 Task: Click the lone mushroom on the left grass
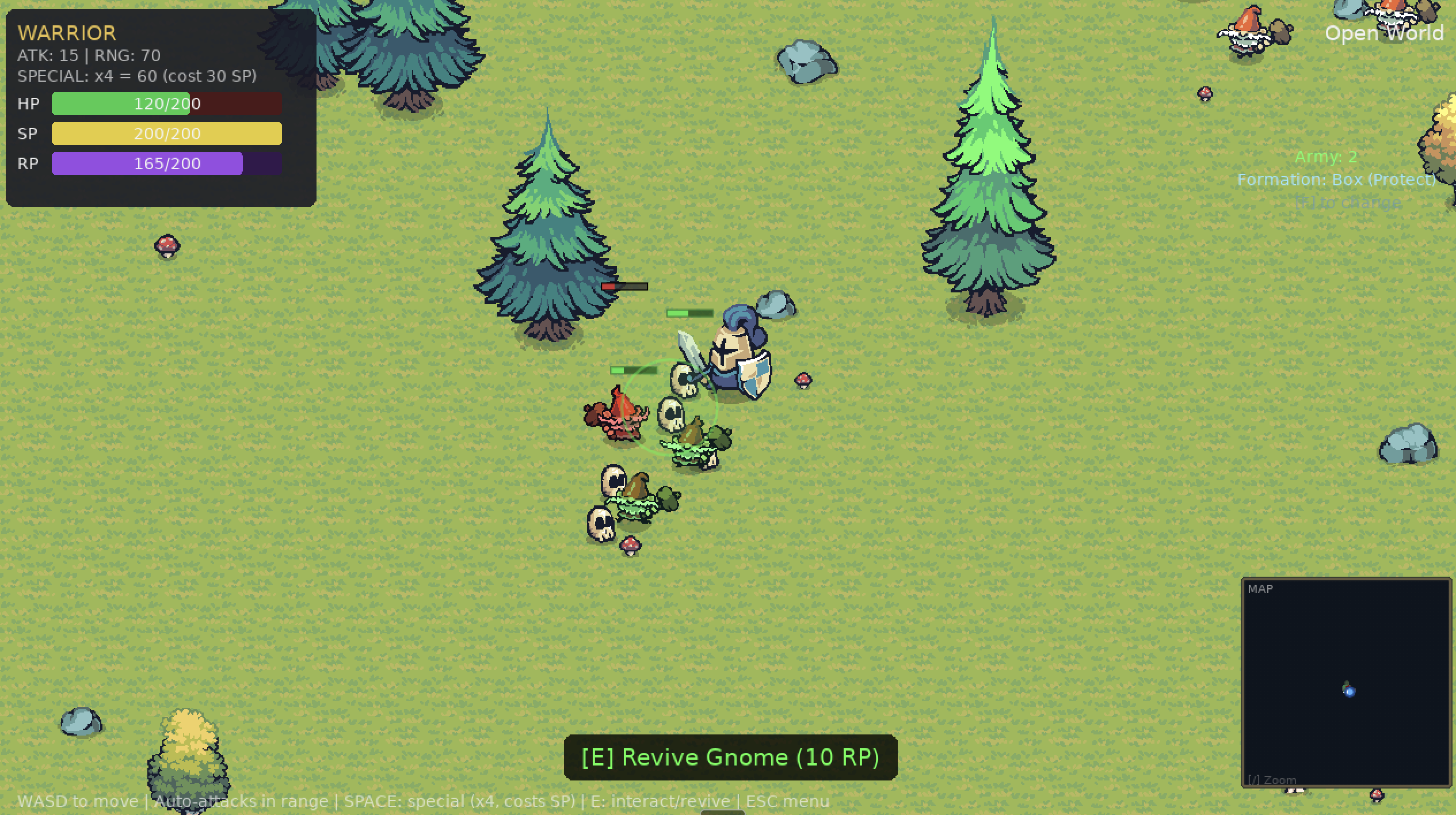(x=167, y=246)
